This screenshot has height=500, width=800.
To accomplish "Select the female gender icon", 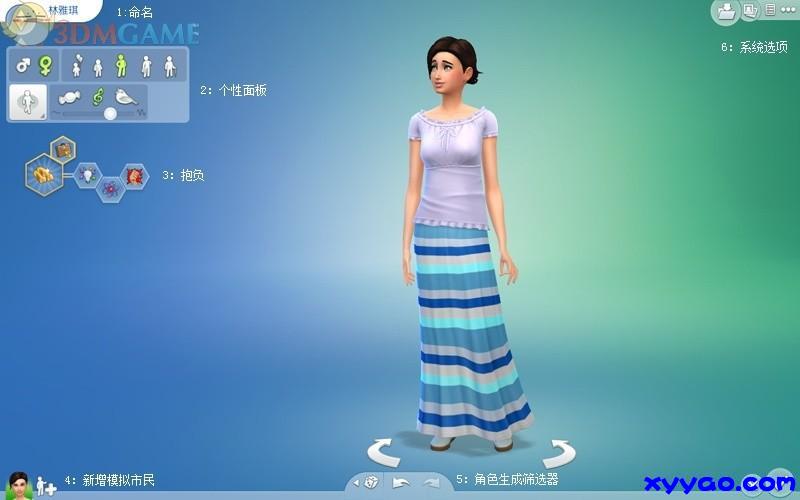I will click(x=45, y=66).
